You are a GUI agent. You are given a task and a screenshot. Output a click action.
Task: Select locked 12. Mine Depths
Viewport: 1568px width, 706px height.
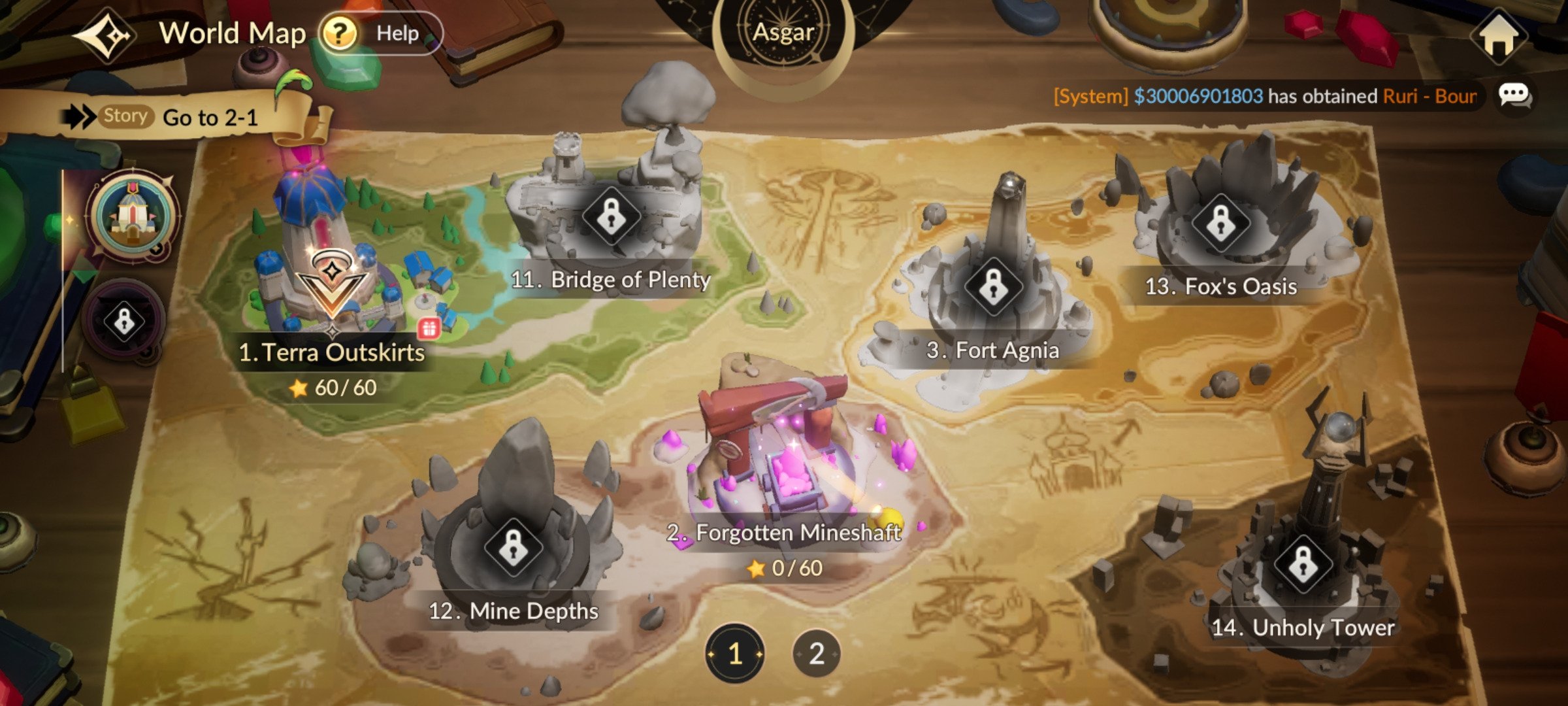[x=513, y=548]
